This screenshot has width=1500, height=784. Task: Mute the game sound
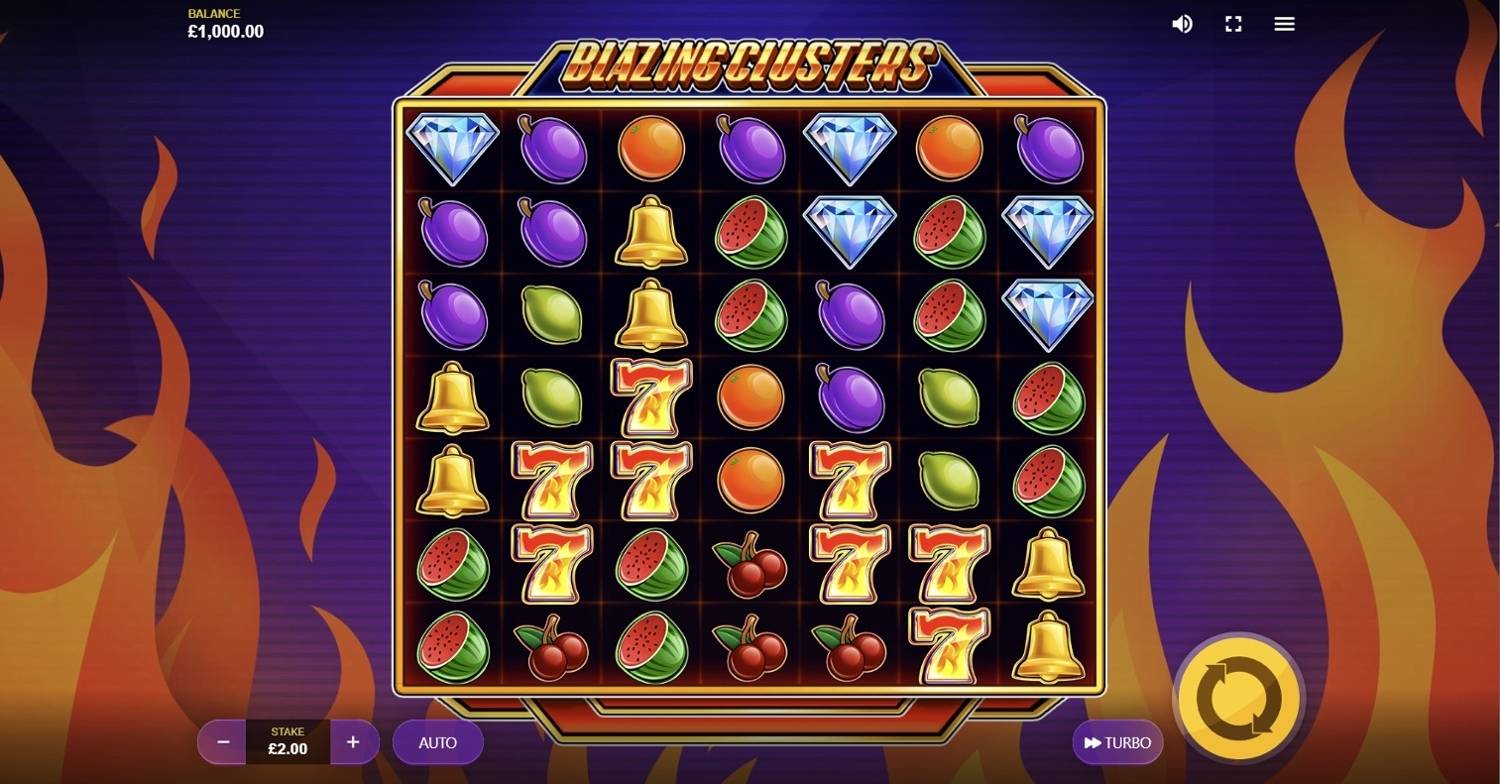(x=1182, y=24)
